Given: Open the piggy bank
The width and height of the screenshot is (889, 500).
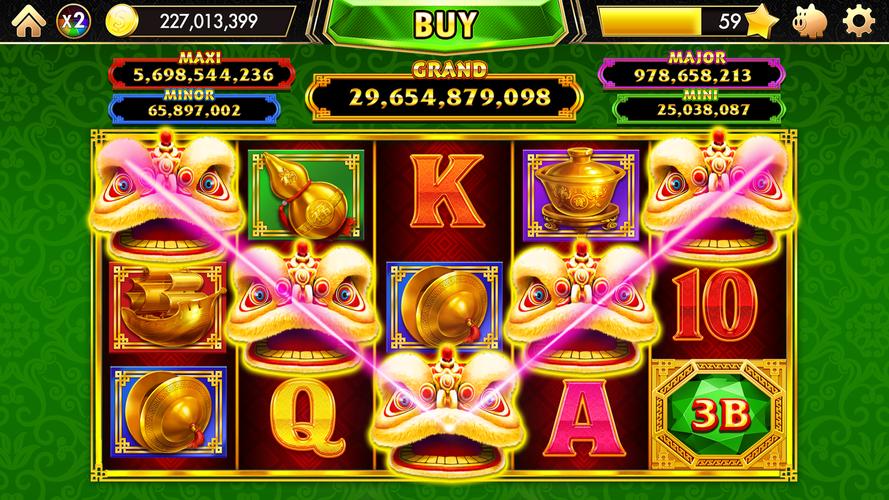Looking at the screenshot, I should point(810,20).
